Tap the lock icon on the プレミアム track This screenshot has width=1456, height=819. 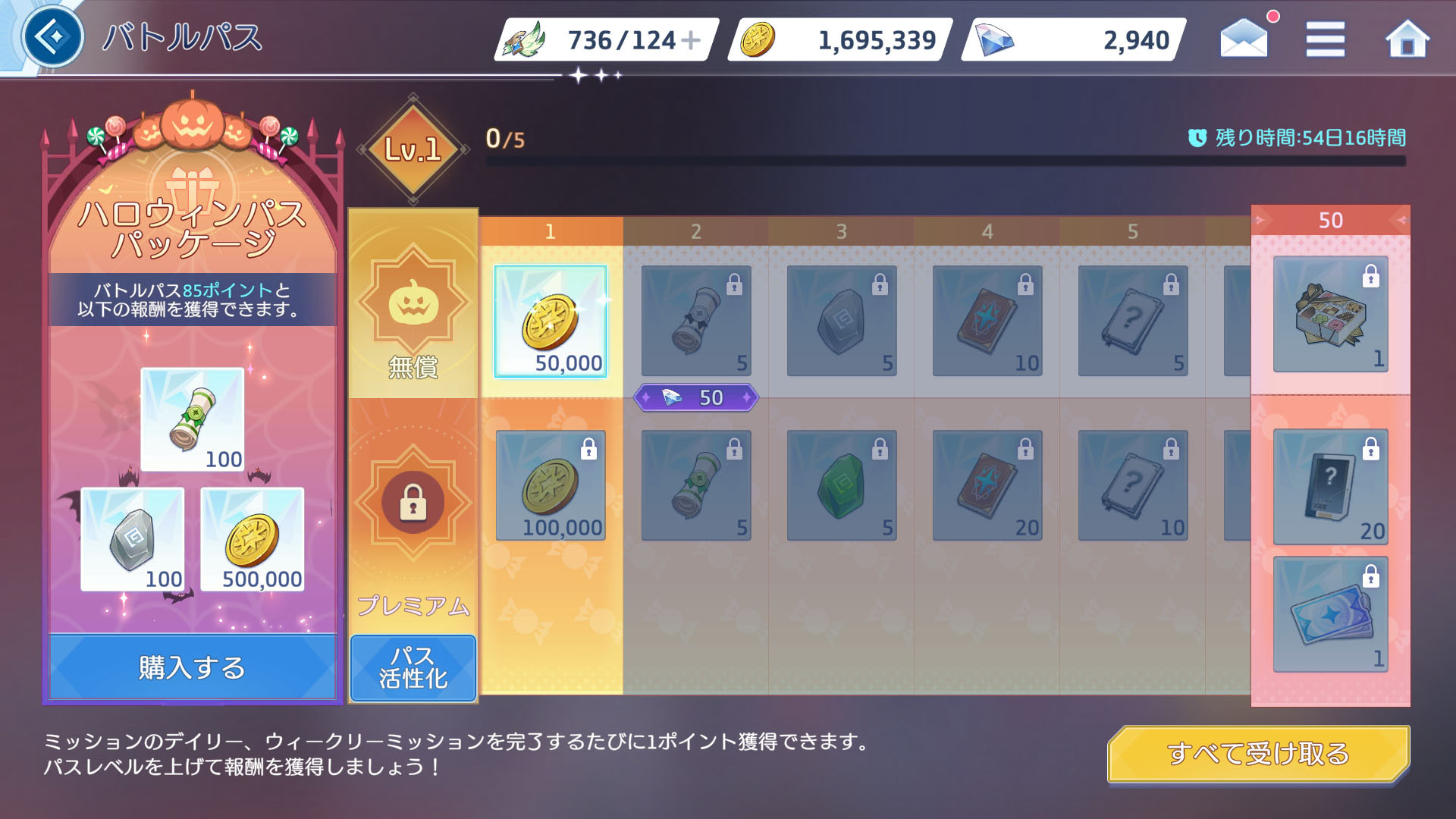click(x=412, y=502)
